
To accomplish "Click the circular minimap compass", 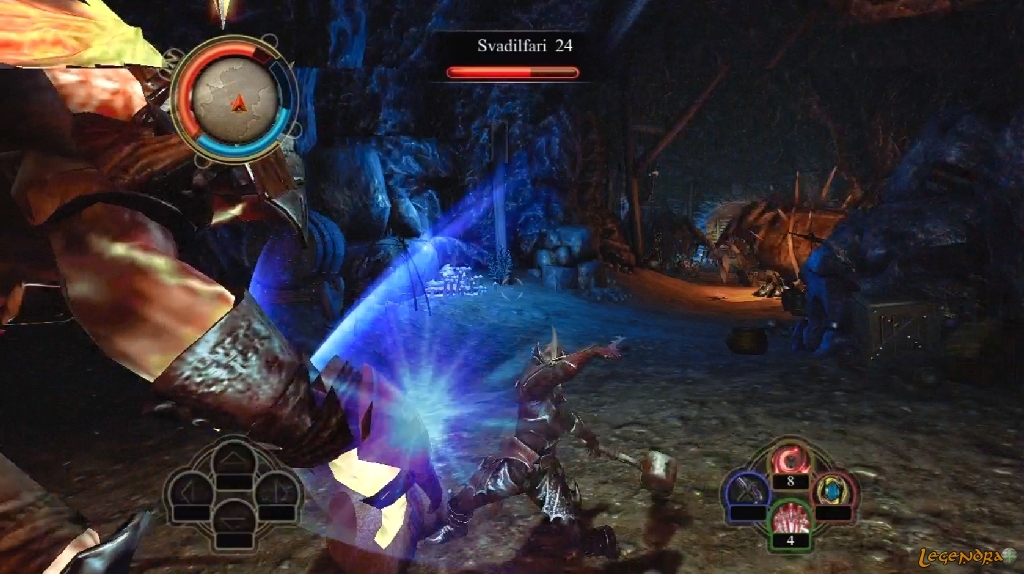I will [234, 98].
